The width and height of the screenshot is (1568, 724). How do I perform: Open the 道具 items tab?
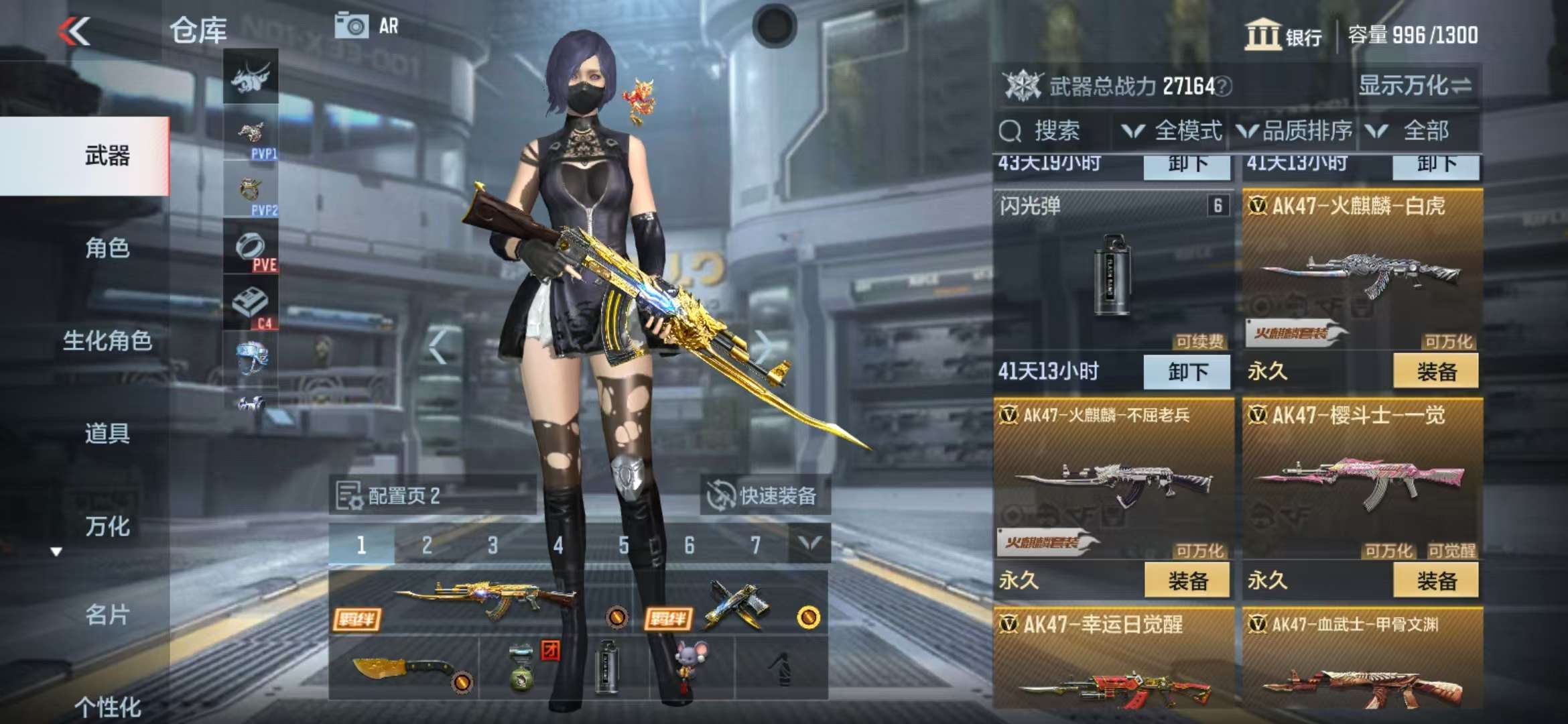[107, 433]
